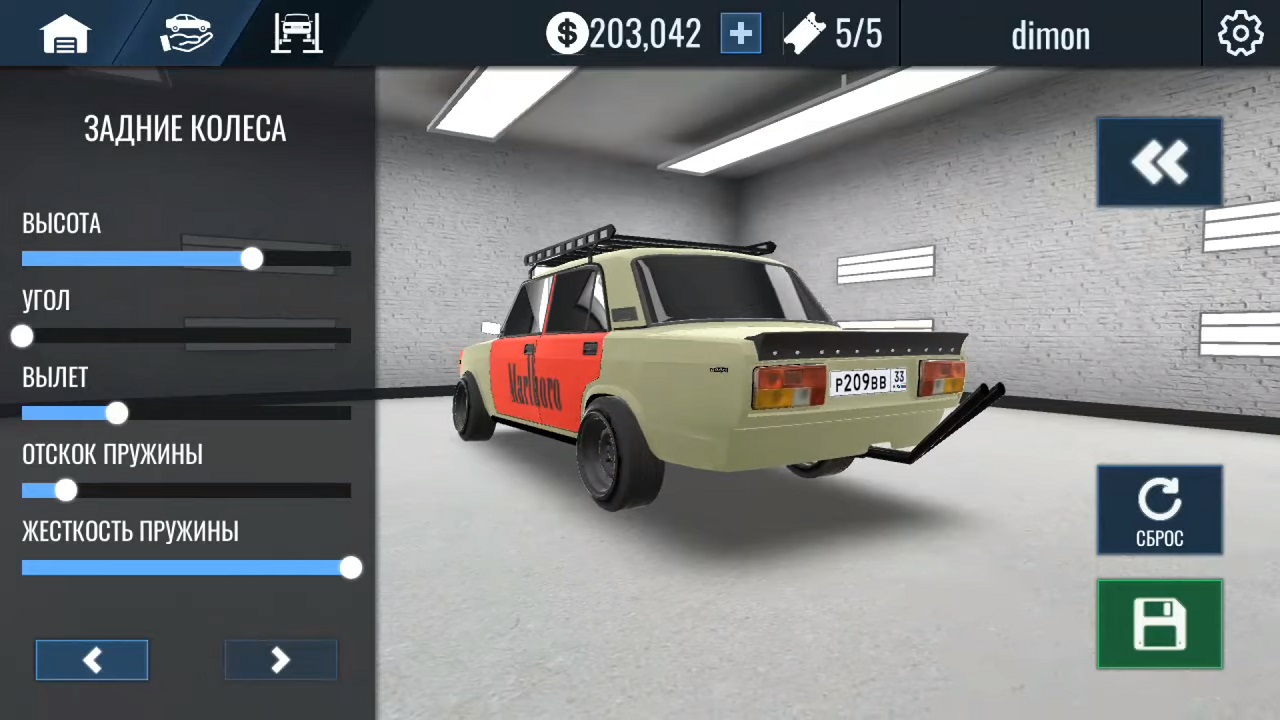Open the car lift tuning tab

click(x=297, y=34)
